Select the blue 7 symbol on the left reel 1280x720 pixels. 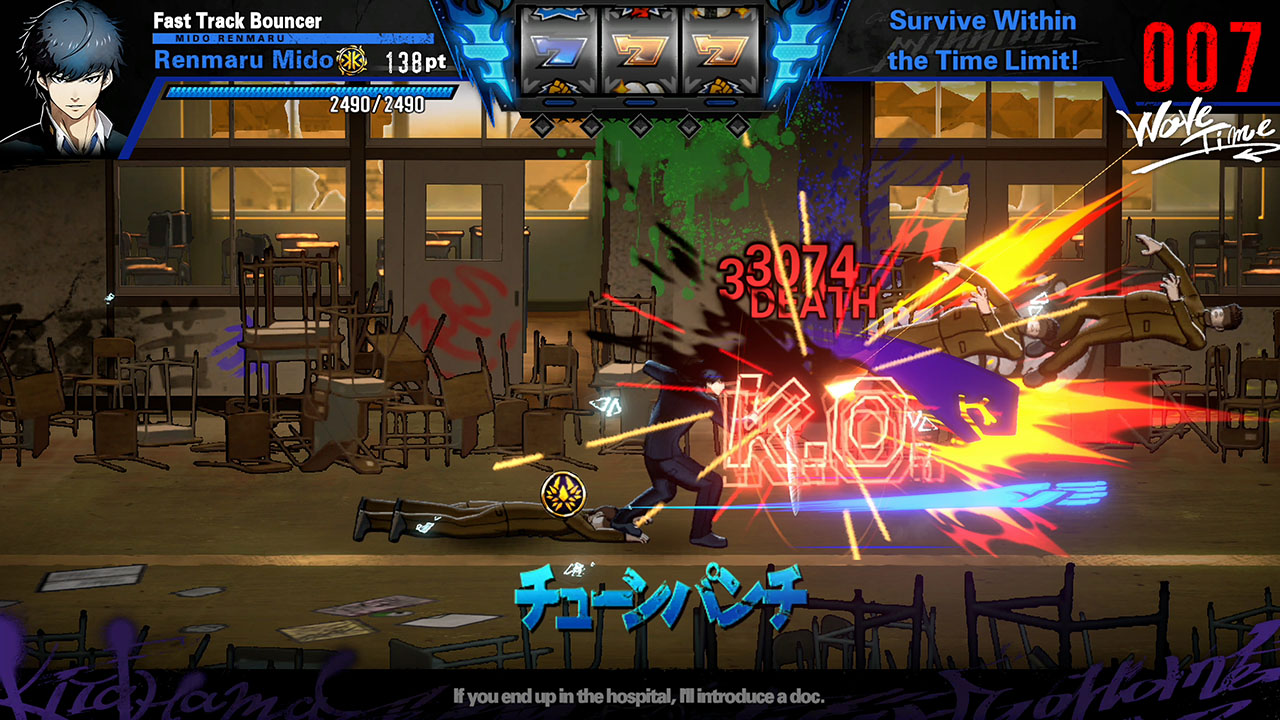(557, 50)
